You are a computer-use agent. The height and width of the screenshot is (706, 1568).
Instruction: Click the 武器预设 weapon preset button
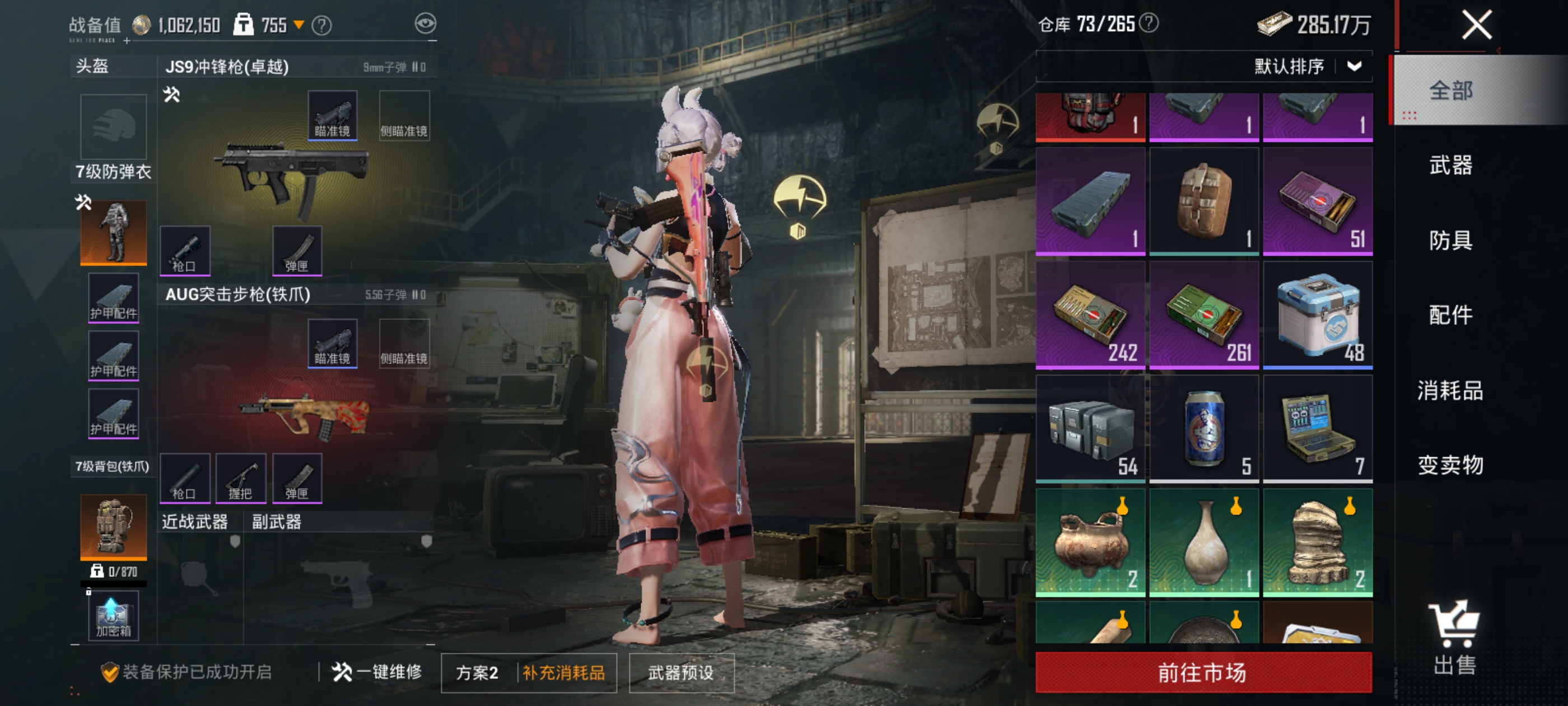coord(680,672)
